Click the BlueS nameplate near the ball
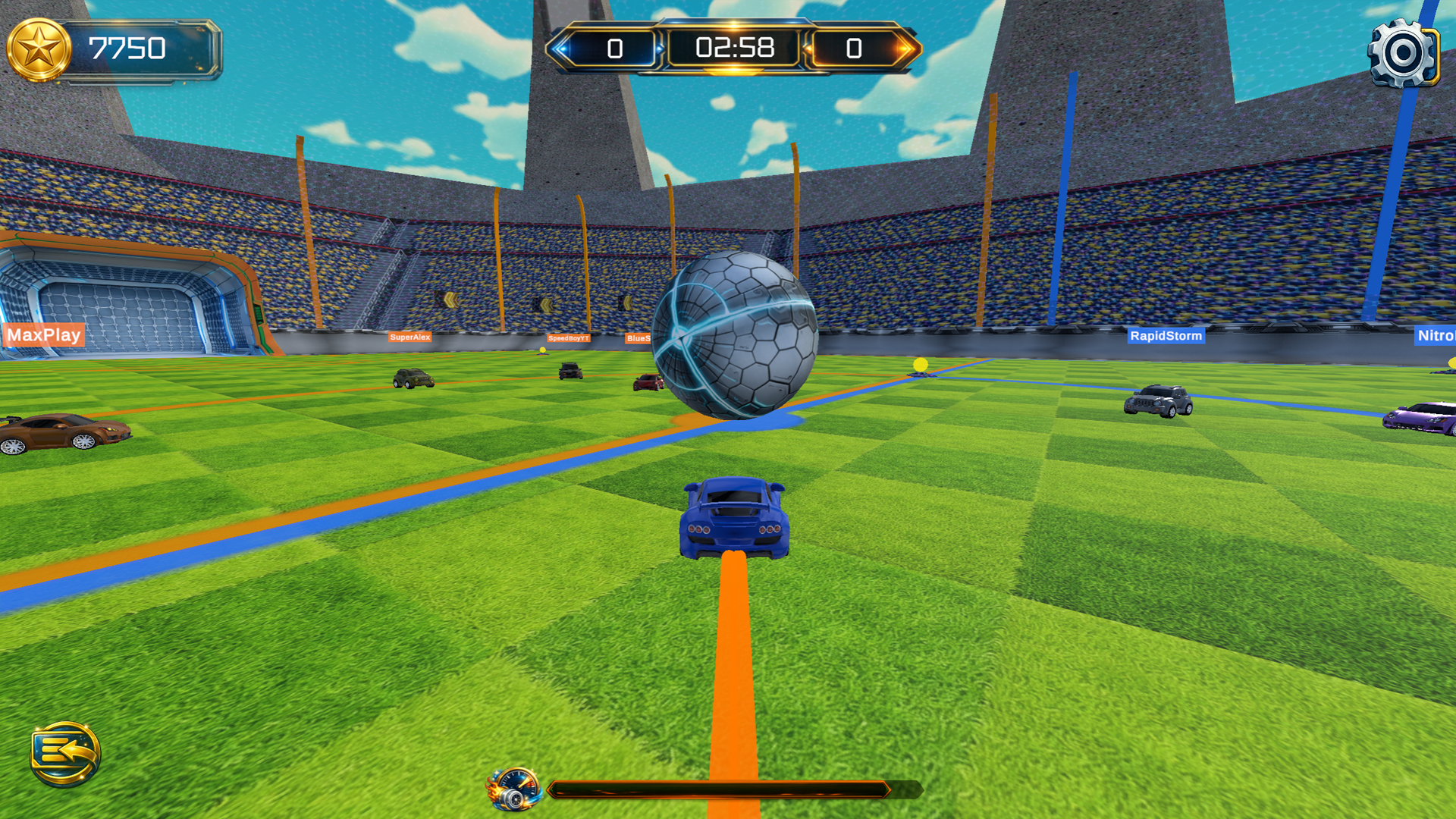1456x819 pixels. click(637, 339)
